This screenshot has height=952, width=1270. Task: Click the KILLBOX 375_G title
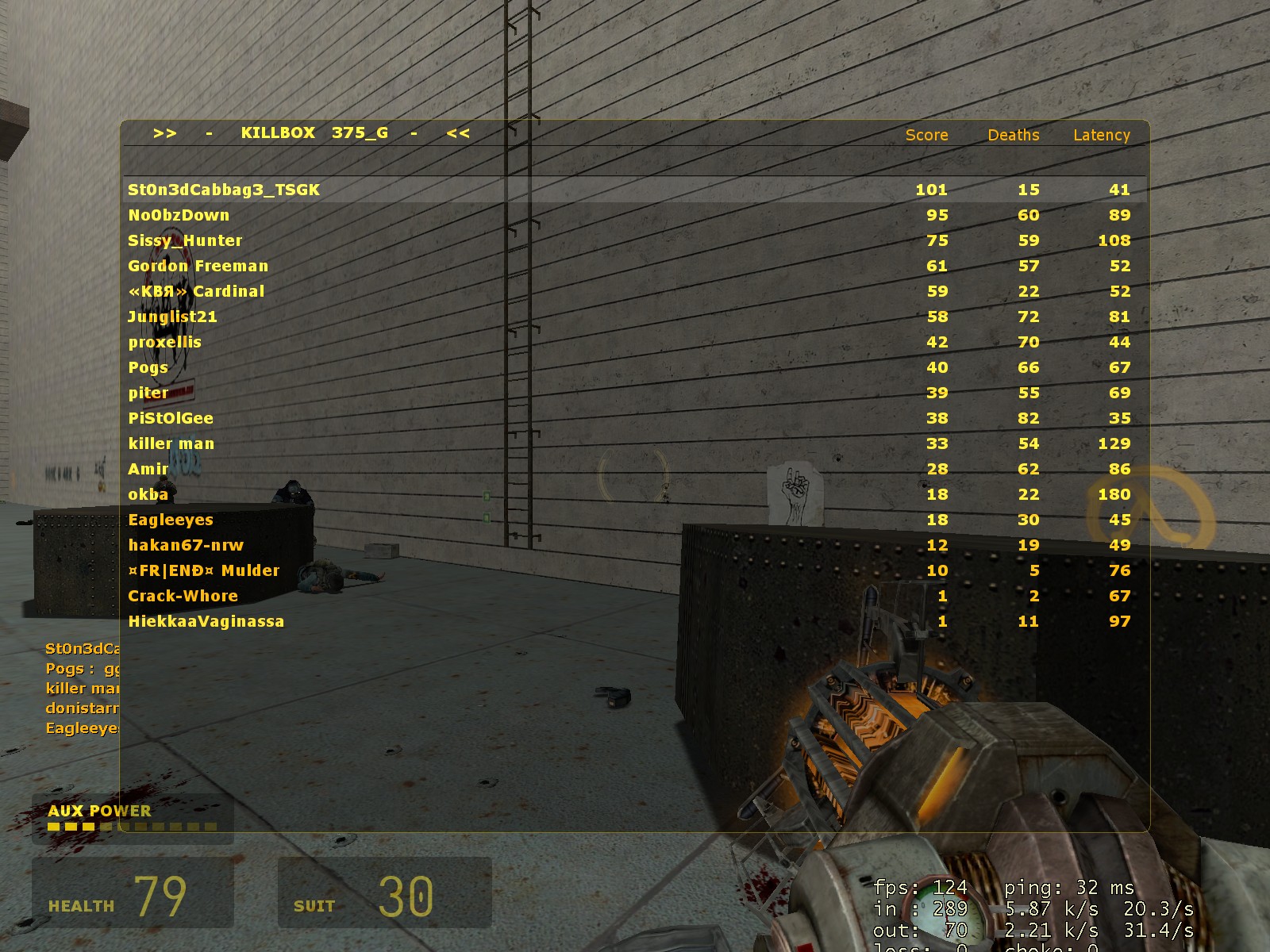coord(314,132)
